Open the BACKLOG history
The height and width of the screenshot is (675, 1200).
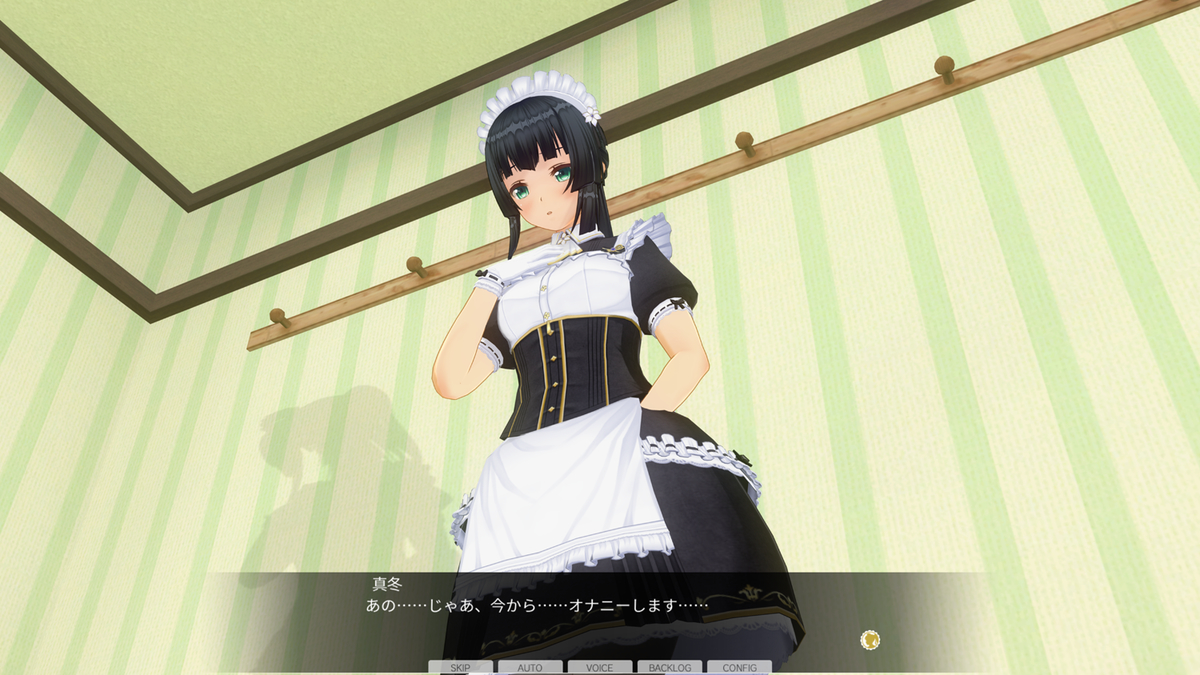pos(669,667)
